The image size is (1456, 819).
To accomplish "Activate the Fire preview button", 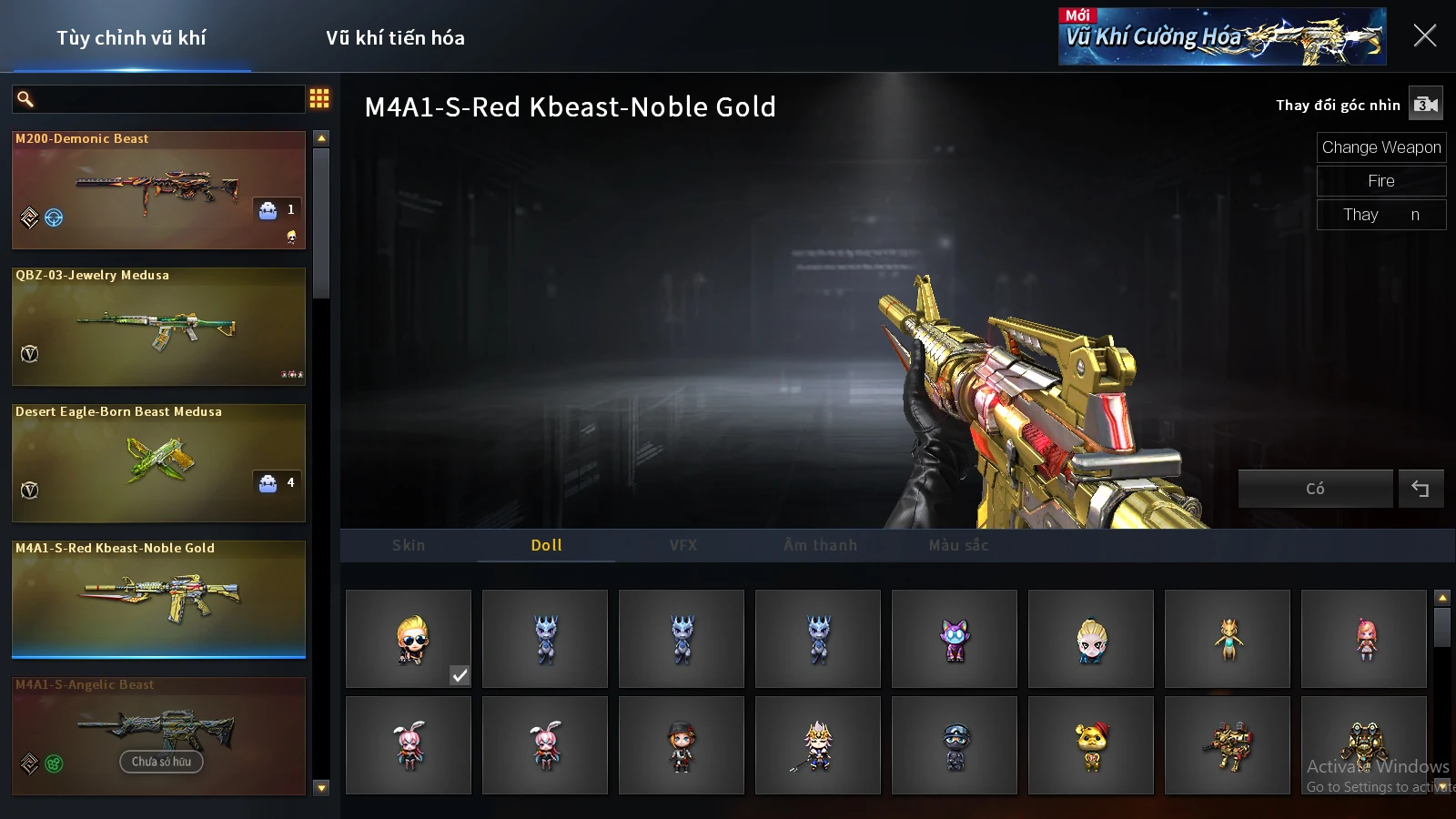I will (x=1380, y=181).
